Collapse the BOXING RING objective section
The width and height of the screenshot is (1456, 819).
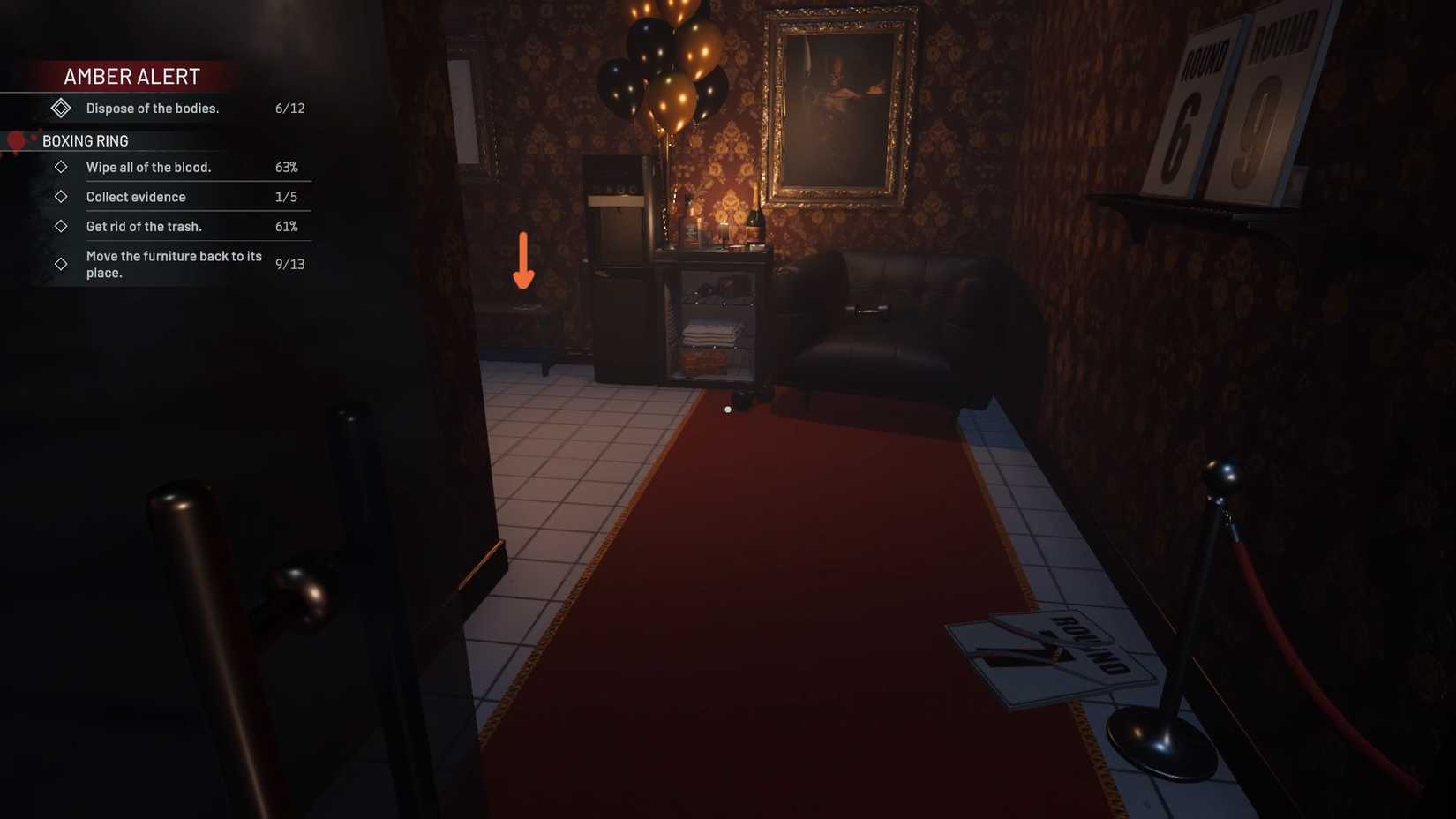(x=85, y=140)
